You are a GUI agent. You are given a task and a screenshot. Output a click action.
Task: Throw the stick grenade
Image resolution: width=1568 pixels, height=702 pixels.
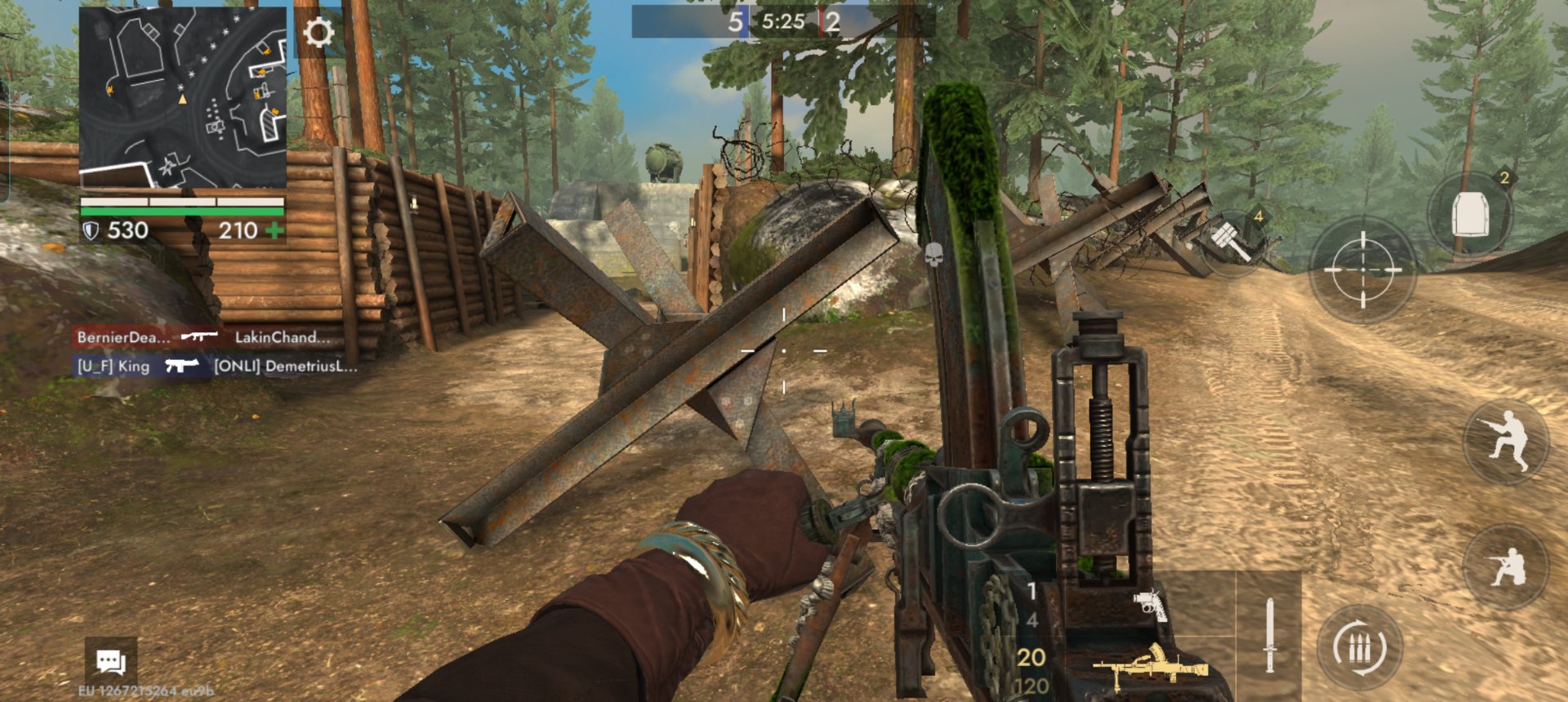(x=1230, y=239)
